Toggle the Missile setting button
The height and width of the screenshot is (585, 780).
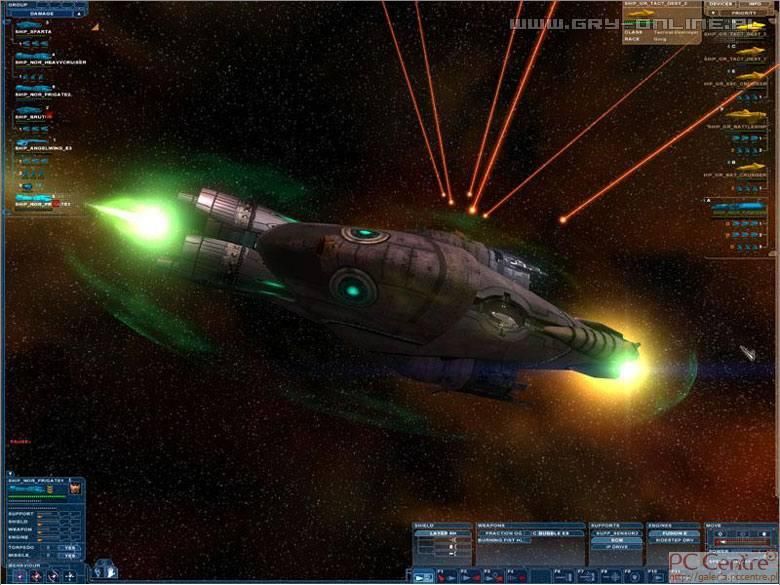pyautogui.click(x=68, y=556)
